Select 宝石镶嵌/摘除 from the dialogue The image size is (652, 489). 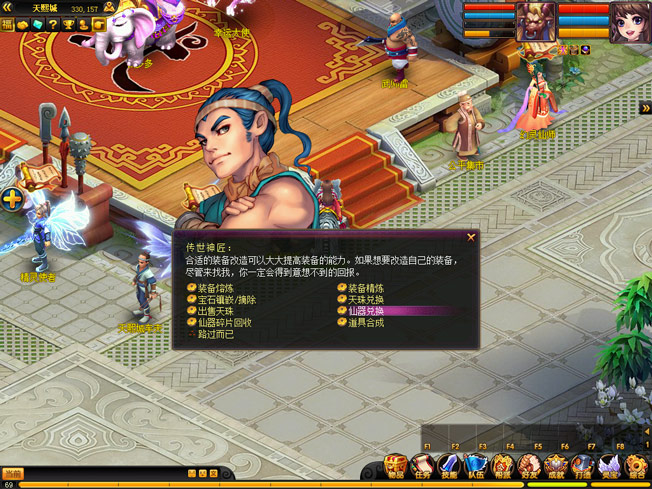[223, 300]
